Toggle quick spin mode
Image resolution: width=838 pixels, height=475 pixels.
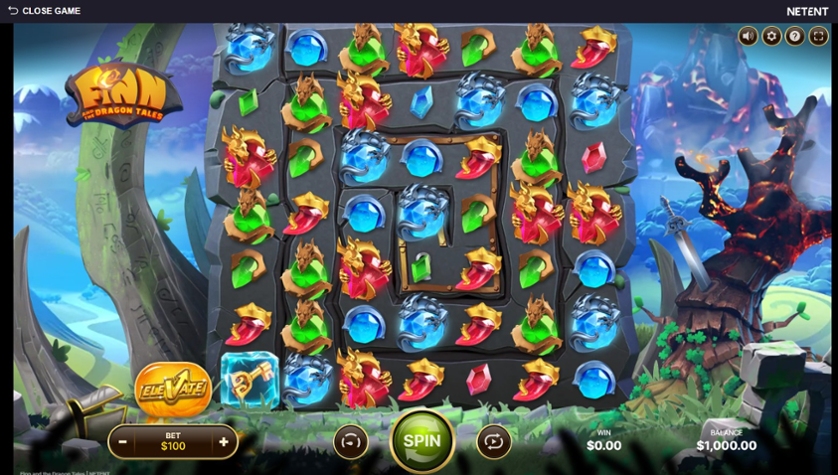tap(350, 441)
